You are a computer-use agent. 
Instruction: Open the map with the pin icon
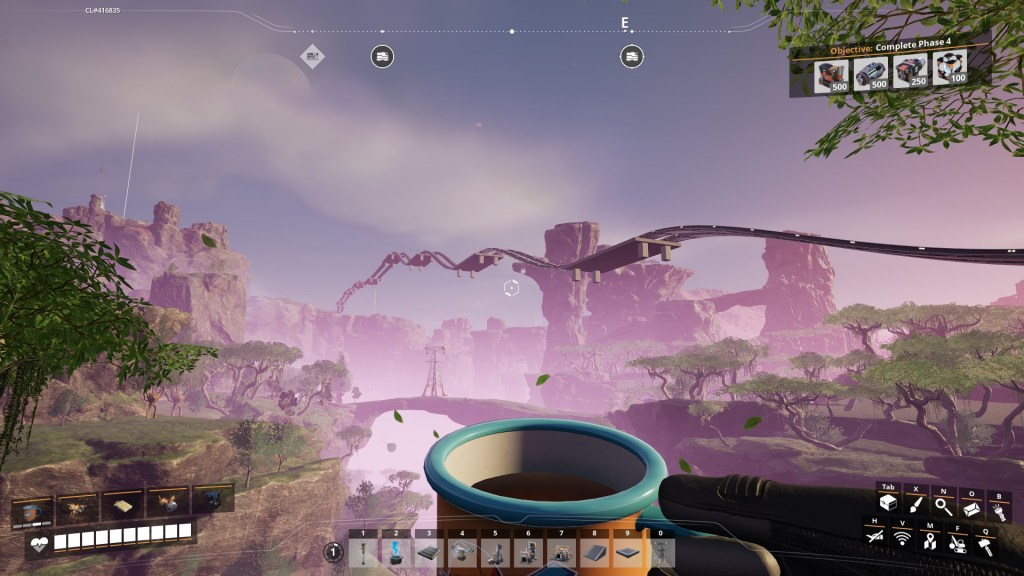[930, 541]
